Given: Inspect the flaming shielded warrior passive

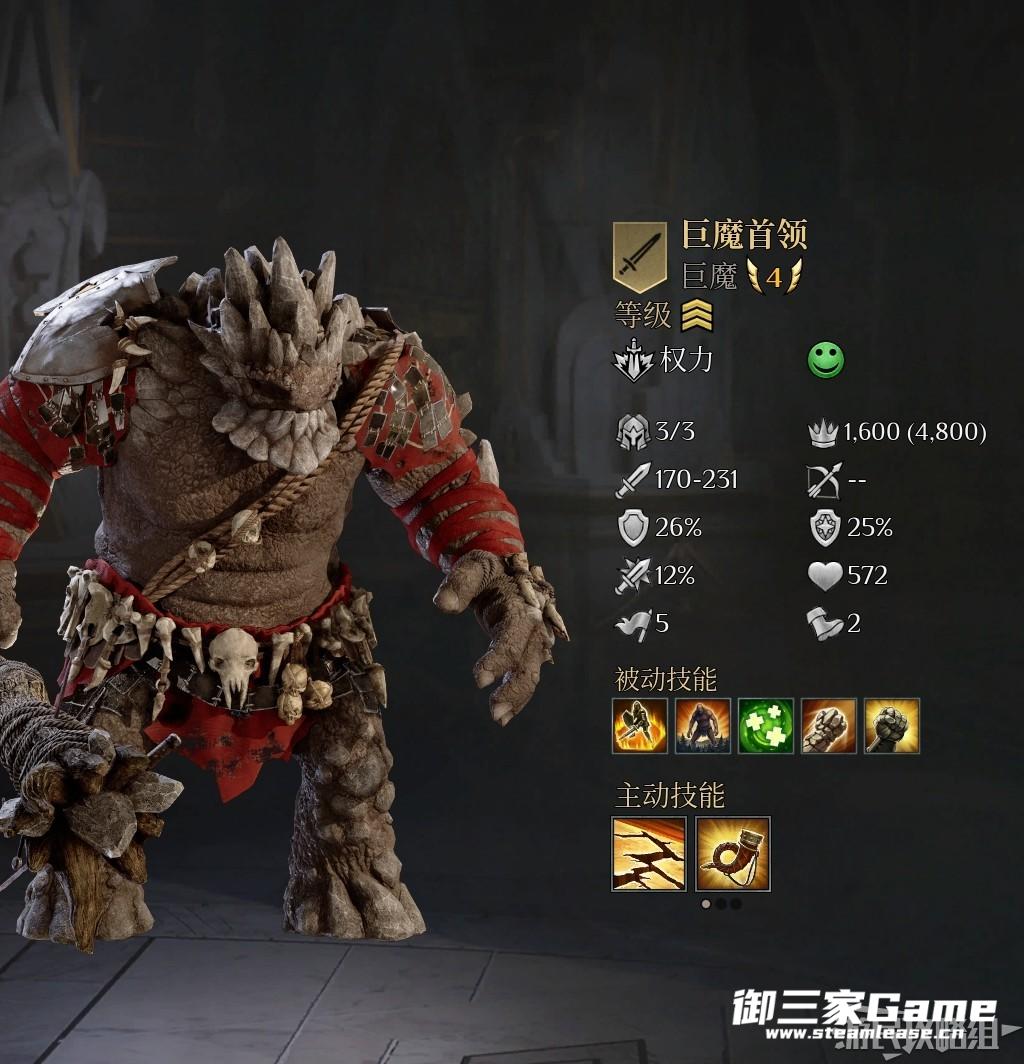Looking at the screenshot, I should (639, 726).
